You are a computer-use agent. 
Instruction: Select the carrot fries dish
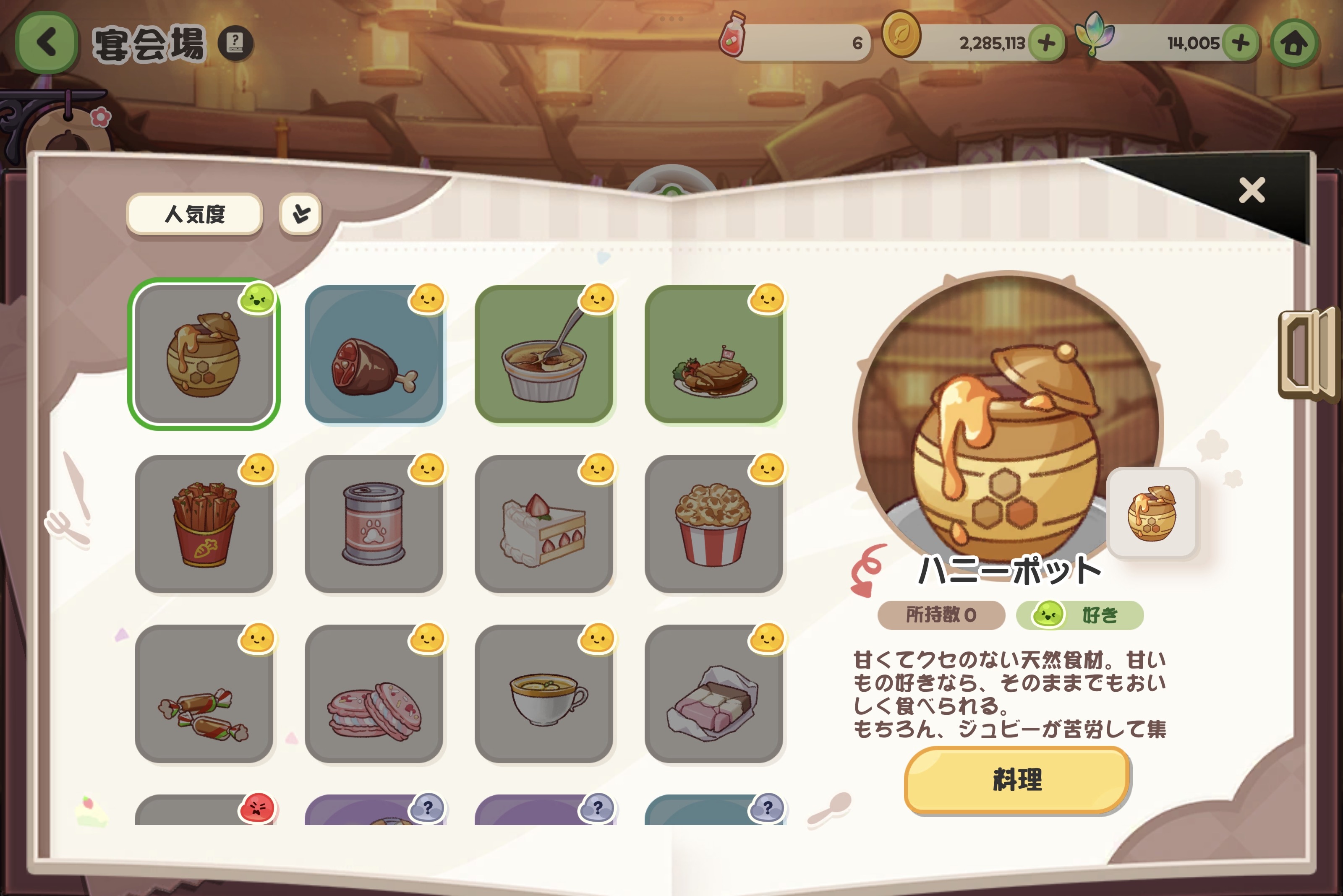[x=204, y=524]
